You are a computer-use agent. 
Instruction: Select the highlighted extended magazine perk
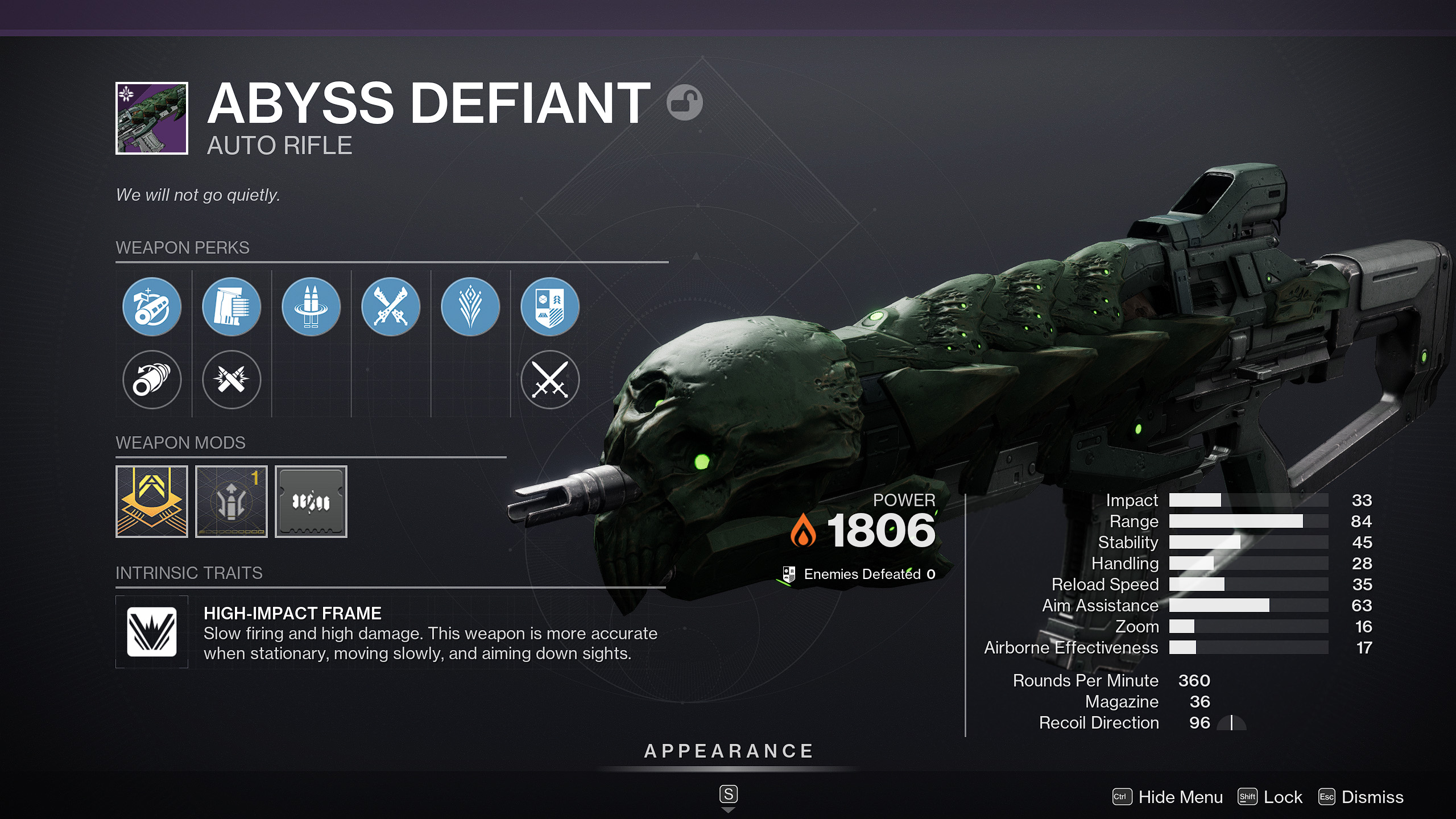(231, 307)
